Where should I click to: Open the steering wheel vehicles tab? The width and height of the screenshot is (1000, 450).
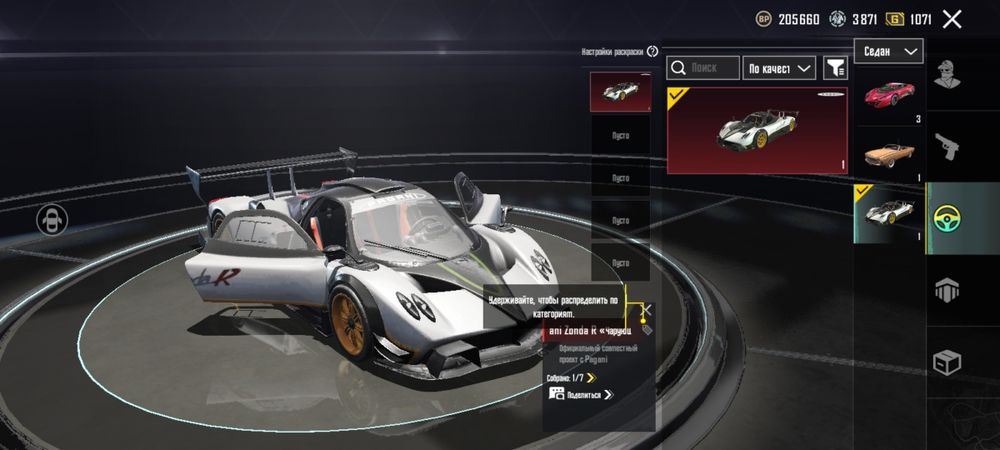947,220
